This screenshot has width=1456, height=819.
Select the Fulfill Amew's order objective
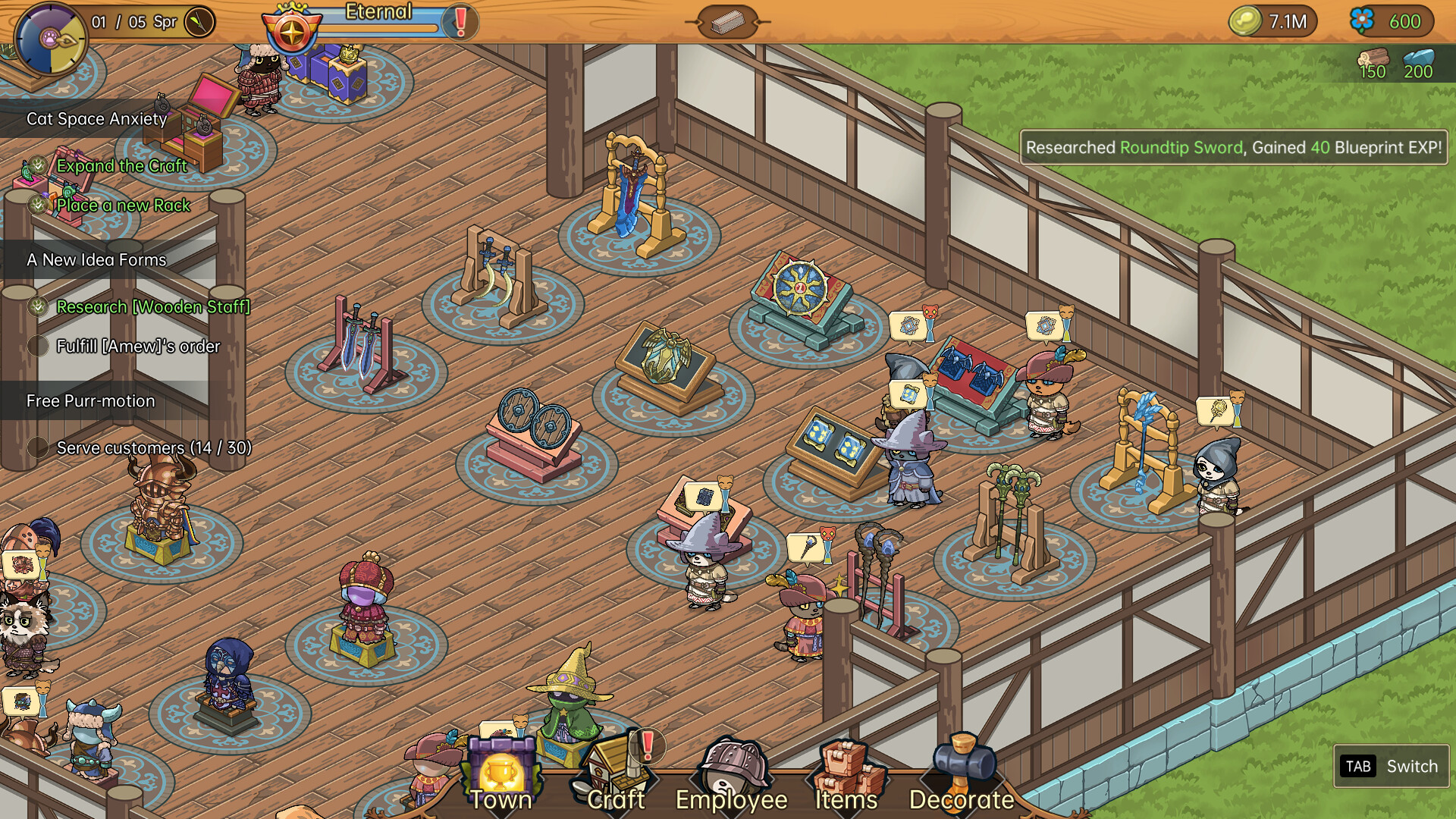138,347
